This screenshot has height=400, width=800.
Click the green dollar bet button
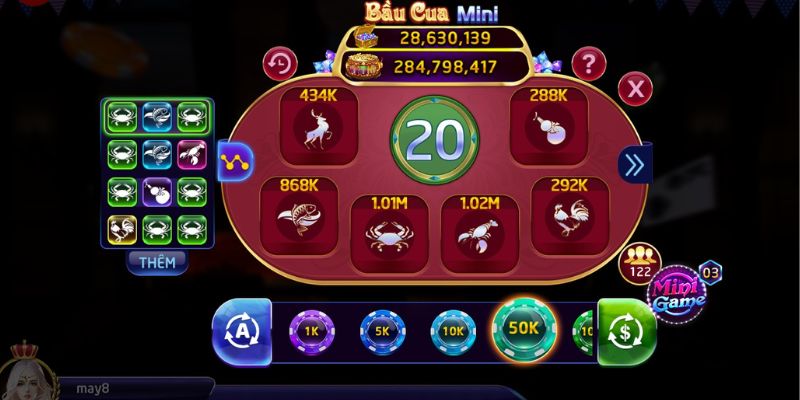tap(627, 329)
